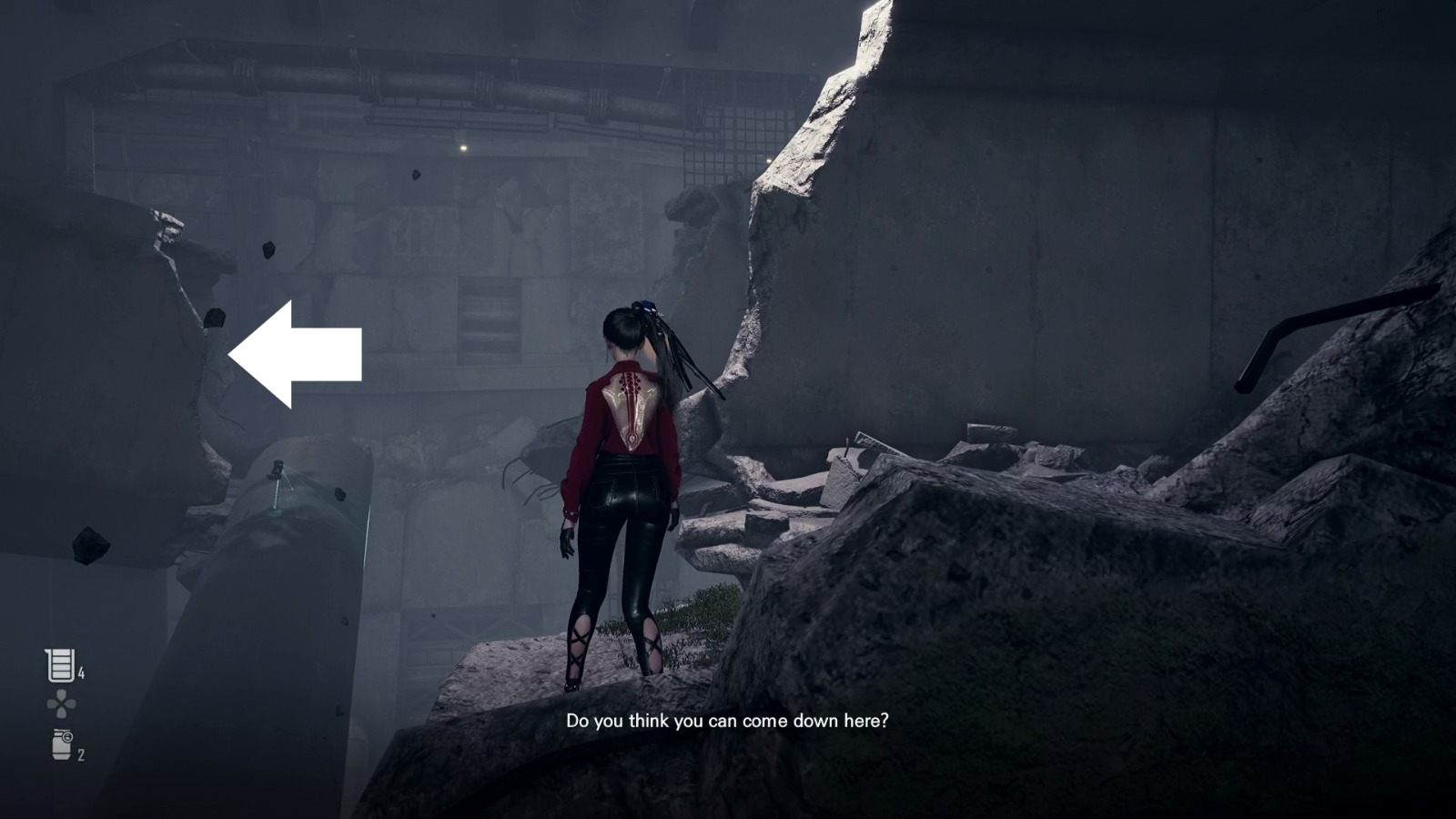This screenshot has height=819, width=1456.
Task: Expand the consumables list via the flask icon
Action: [60, 664]
